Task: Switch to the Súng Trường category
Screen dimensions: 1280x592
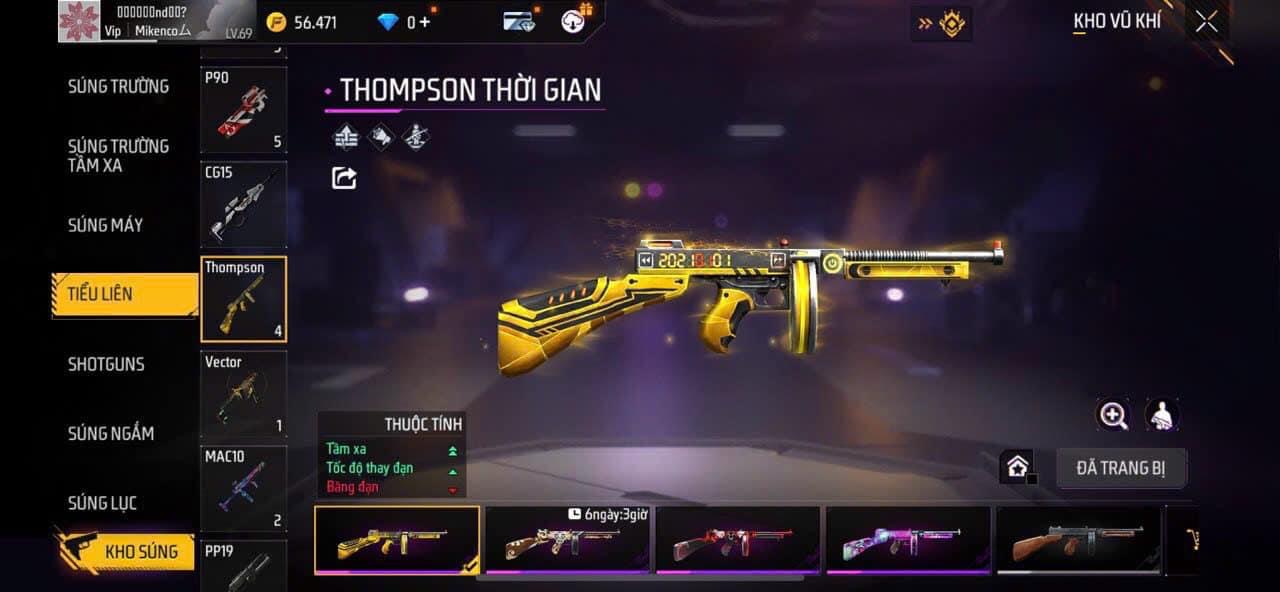Action: point(118,87)
